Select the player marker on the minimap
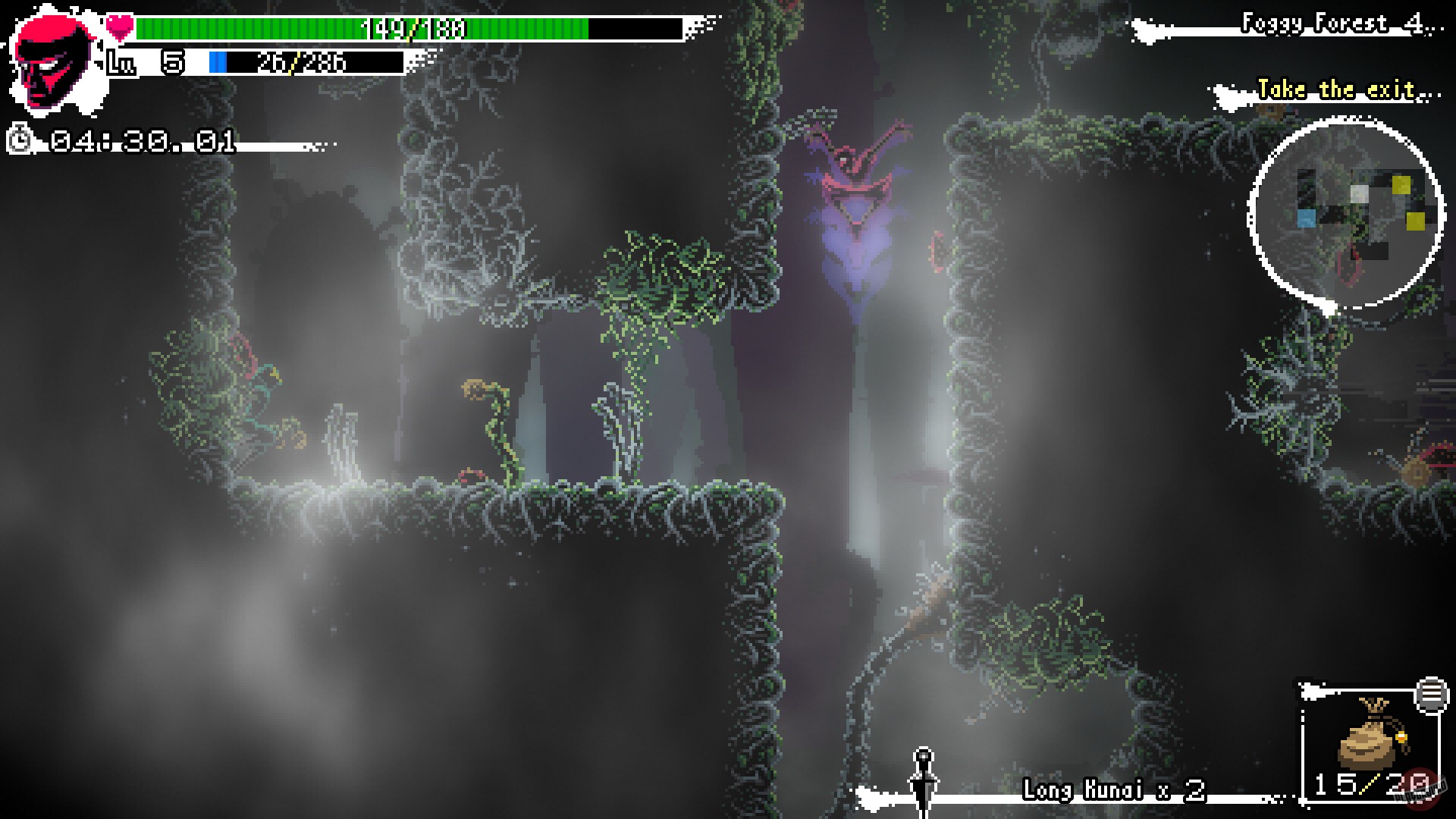Screen dimensions: 1456x819 [1359, 196]
